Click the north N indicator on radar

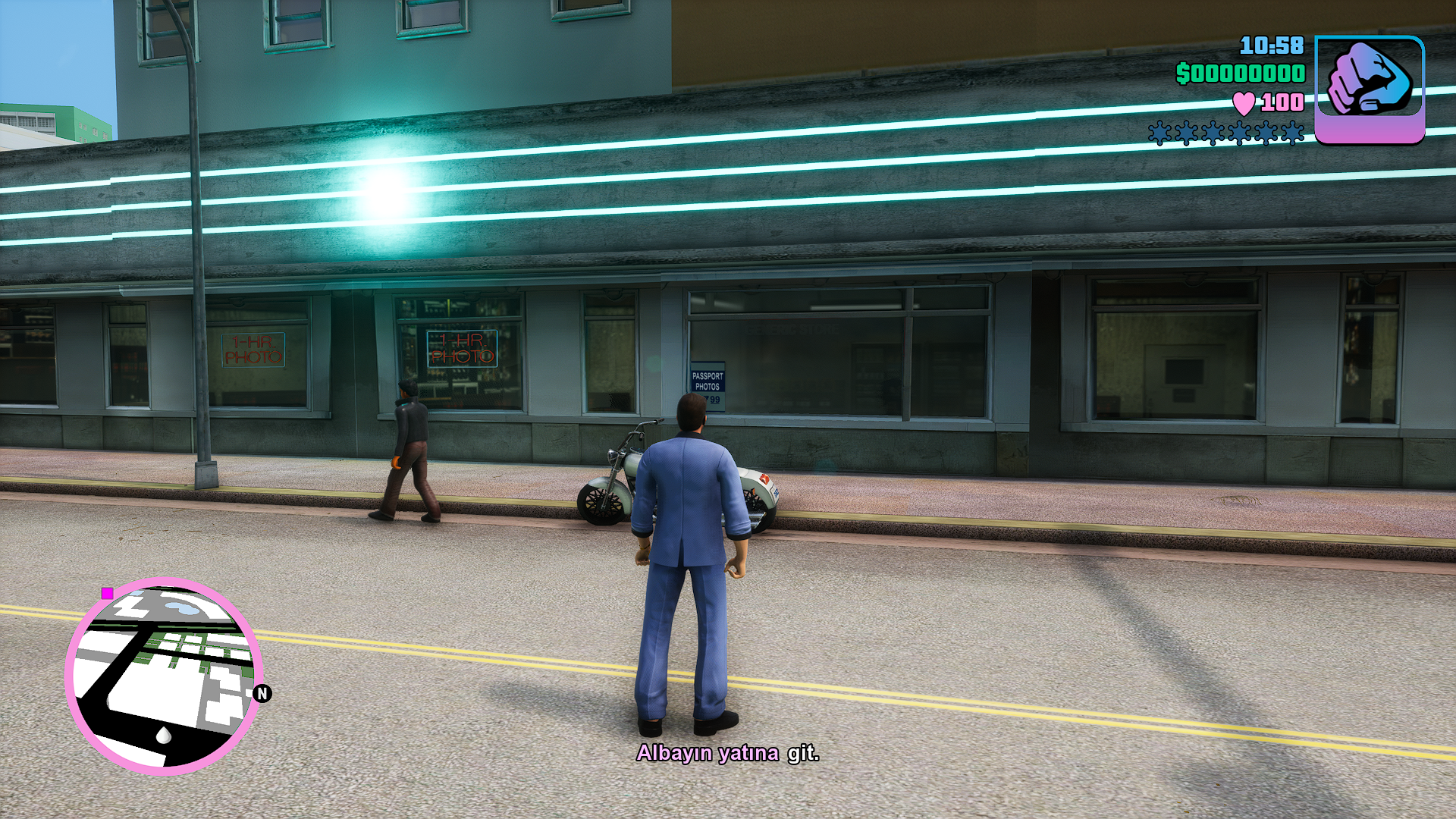click(262, 693)
